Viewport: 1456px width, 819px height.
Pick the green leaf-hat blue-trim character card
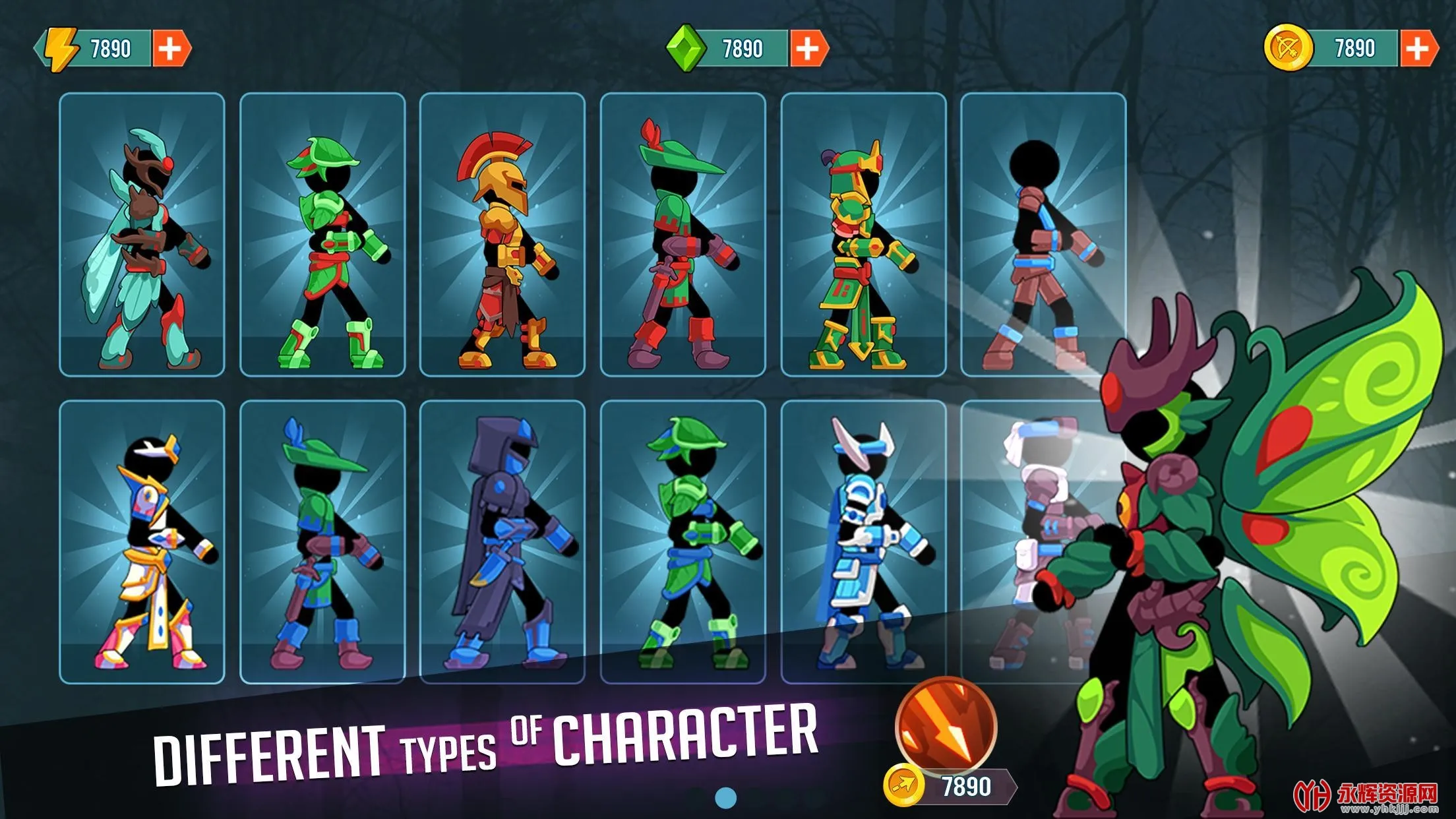coord(682,542)
